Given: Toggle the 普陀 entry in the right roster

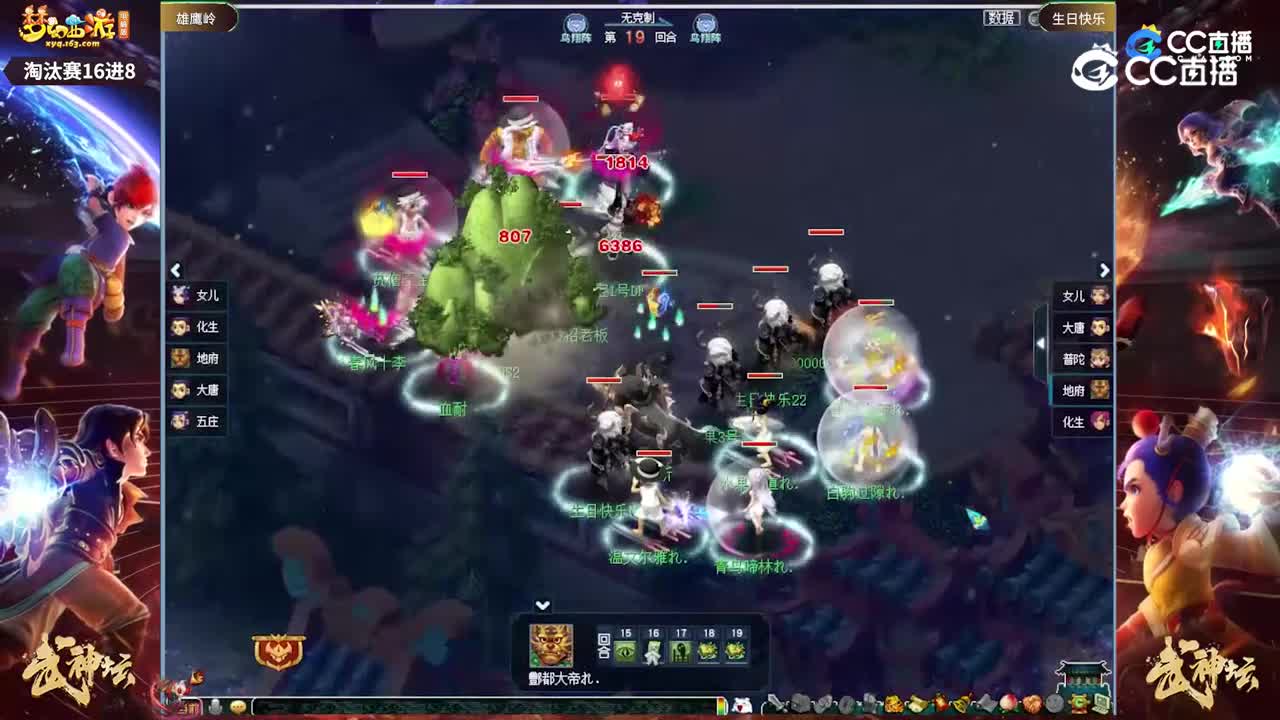Looking at the screenshot, I should [x=1080, y=360].
